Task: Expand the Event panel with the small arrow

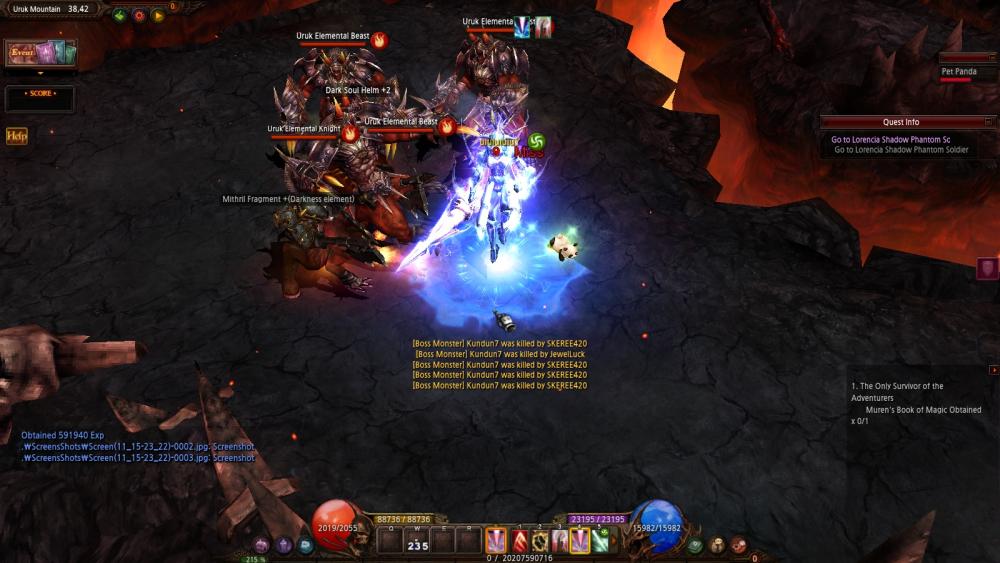Action: point(41,73)
